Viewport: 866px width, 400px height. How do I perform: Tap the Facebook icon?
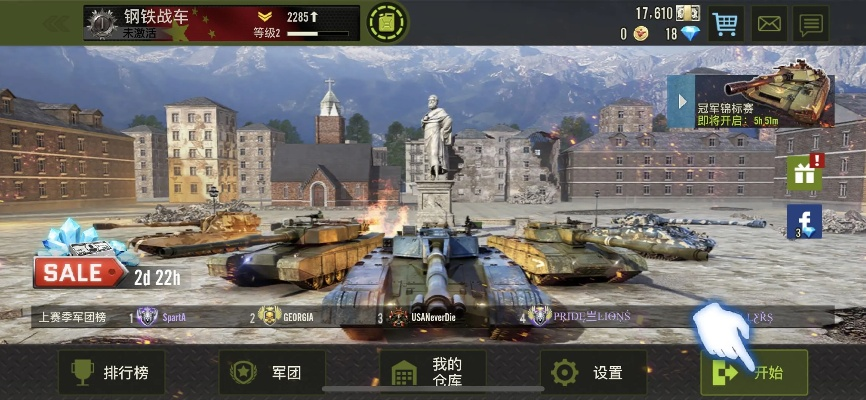[805, 221]
